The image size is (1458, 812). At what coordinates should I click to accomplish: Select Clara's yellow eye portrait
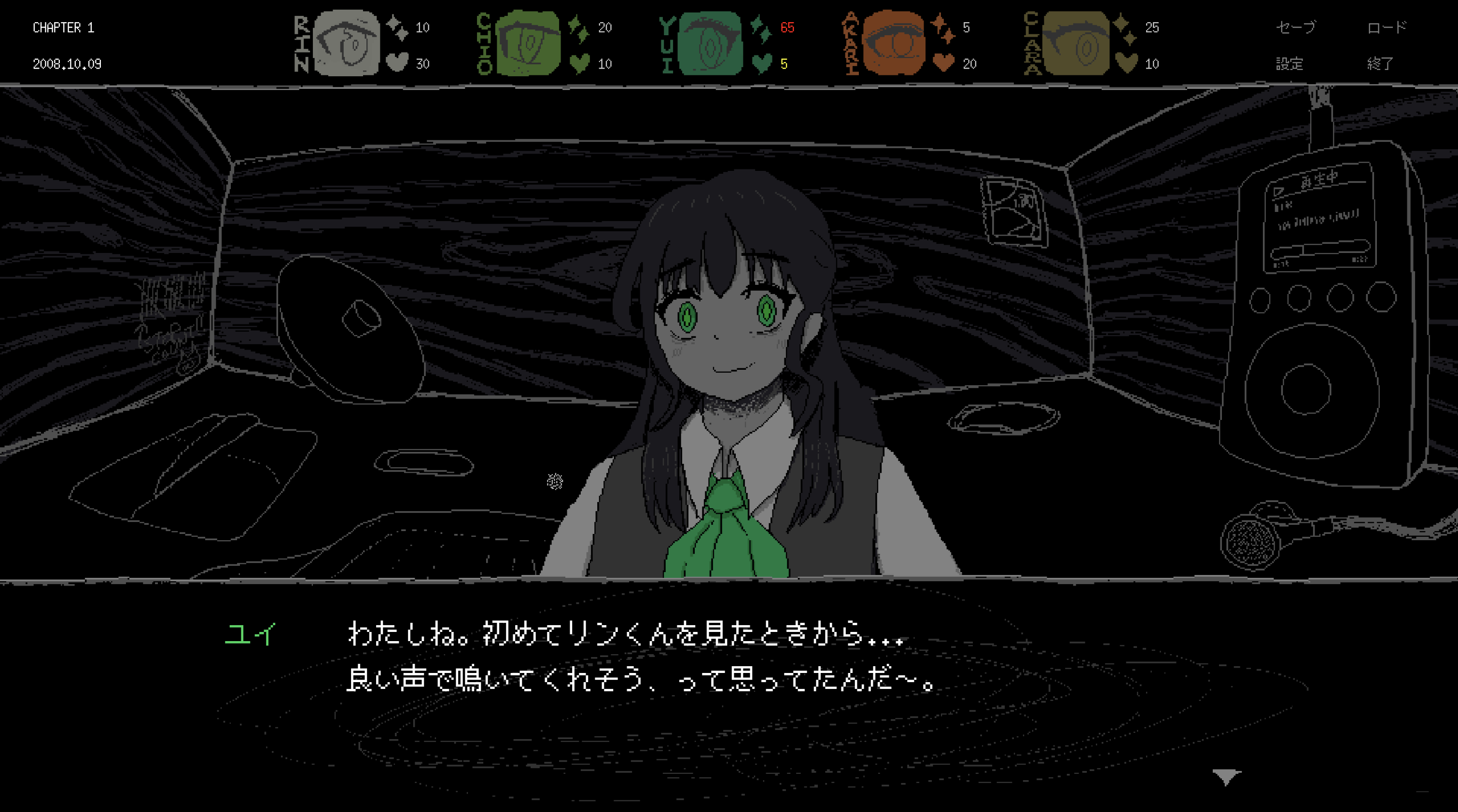tap(1075, 43)
